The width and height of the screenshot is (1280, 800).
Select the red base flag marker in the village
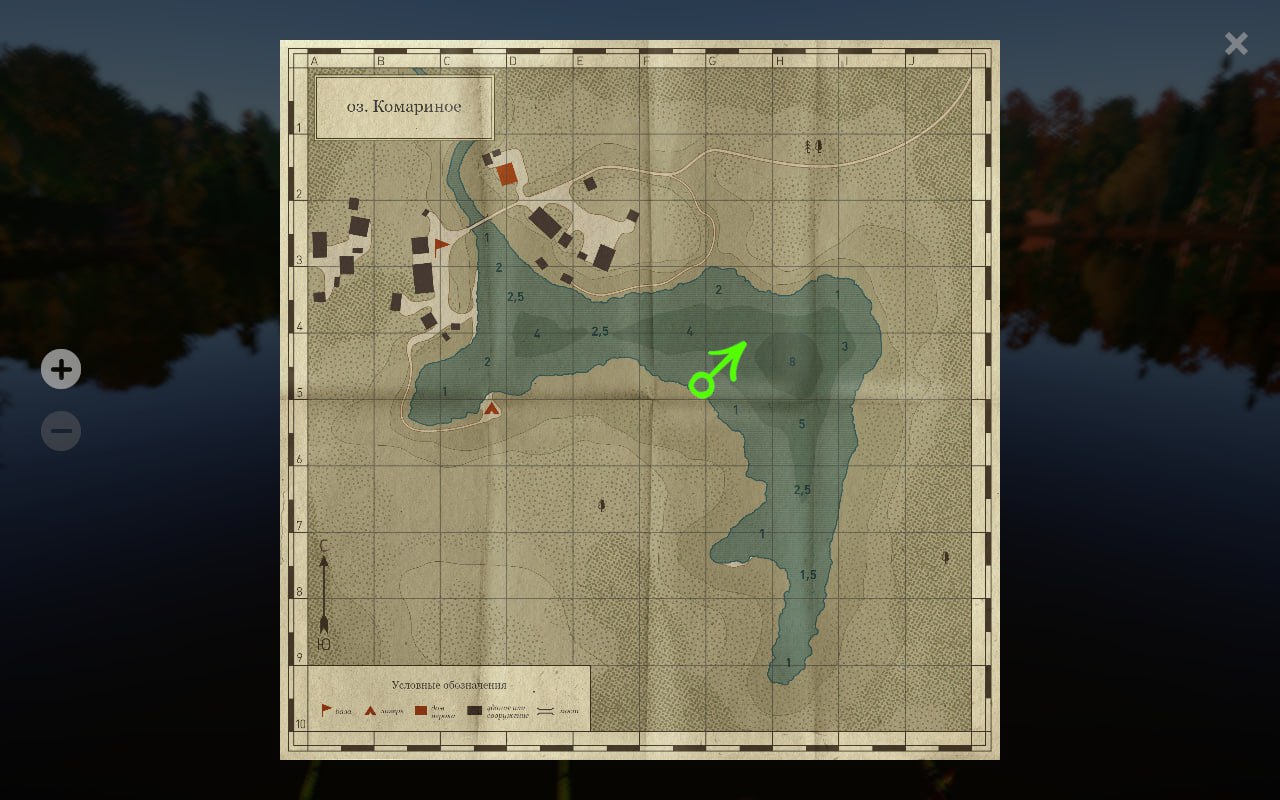441,245
